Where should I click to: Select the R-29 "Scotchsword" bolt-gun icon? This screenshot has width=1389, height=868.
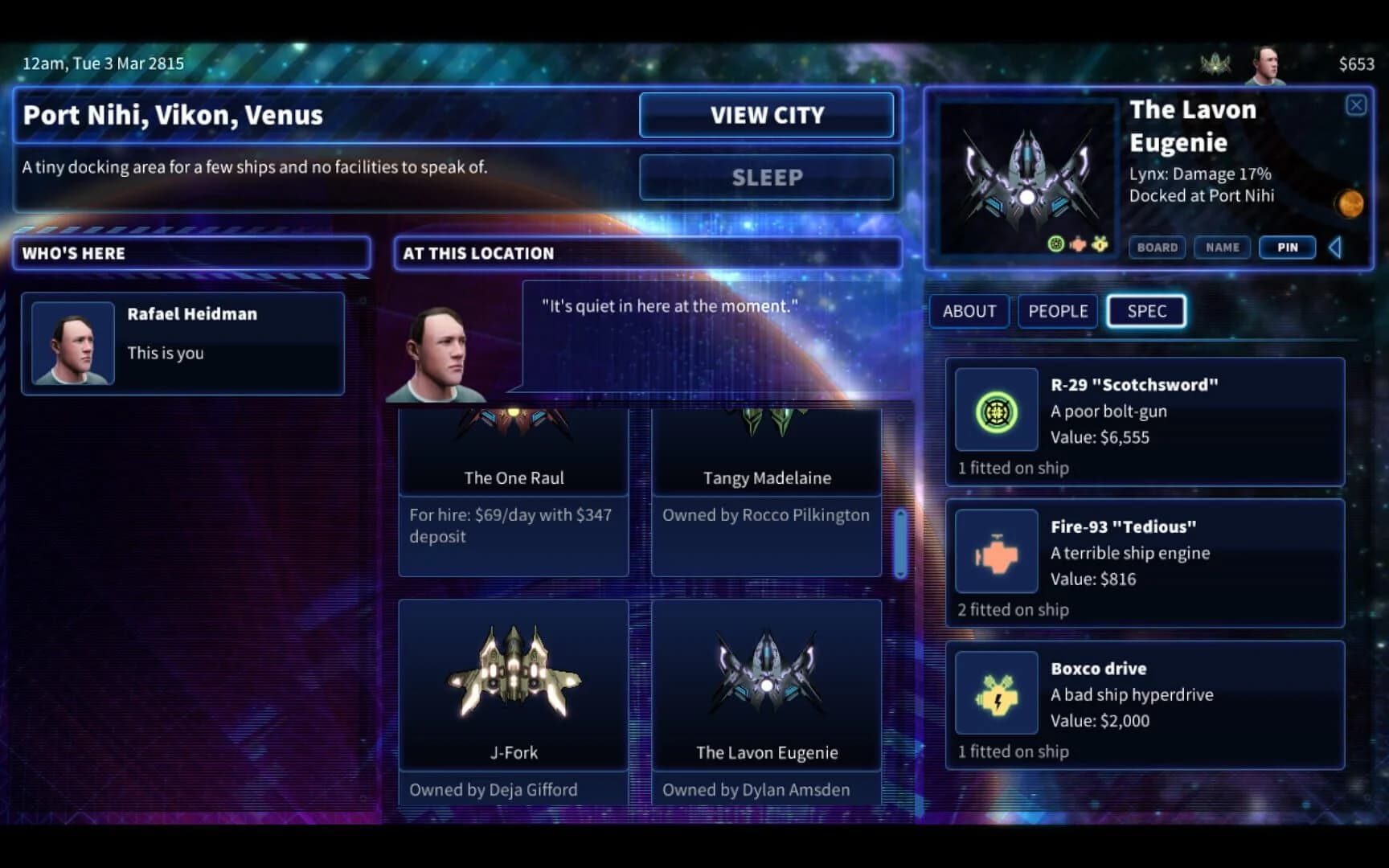coord(996,411)
